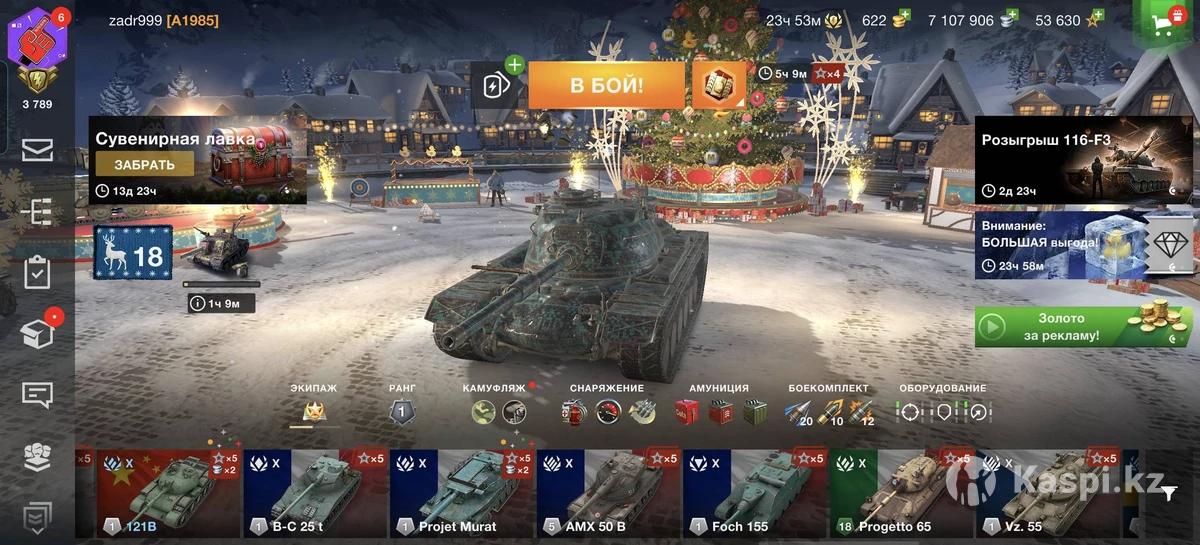Image resolution: width=1200 pixels, height=545 pixels.
Task: Select the Foch 155 tank destroyer
Action: [x=755, y=492]
